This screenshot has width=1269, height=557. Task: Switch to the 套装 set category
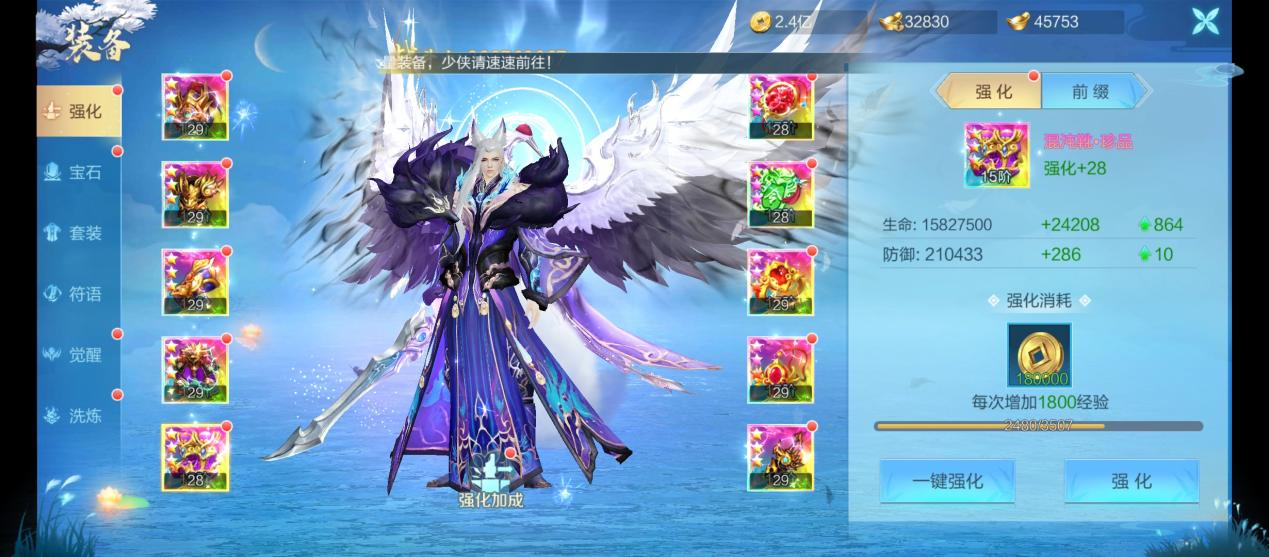coord(78,234)
